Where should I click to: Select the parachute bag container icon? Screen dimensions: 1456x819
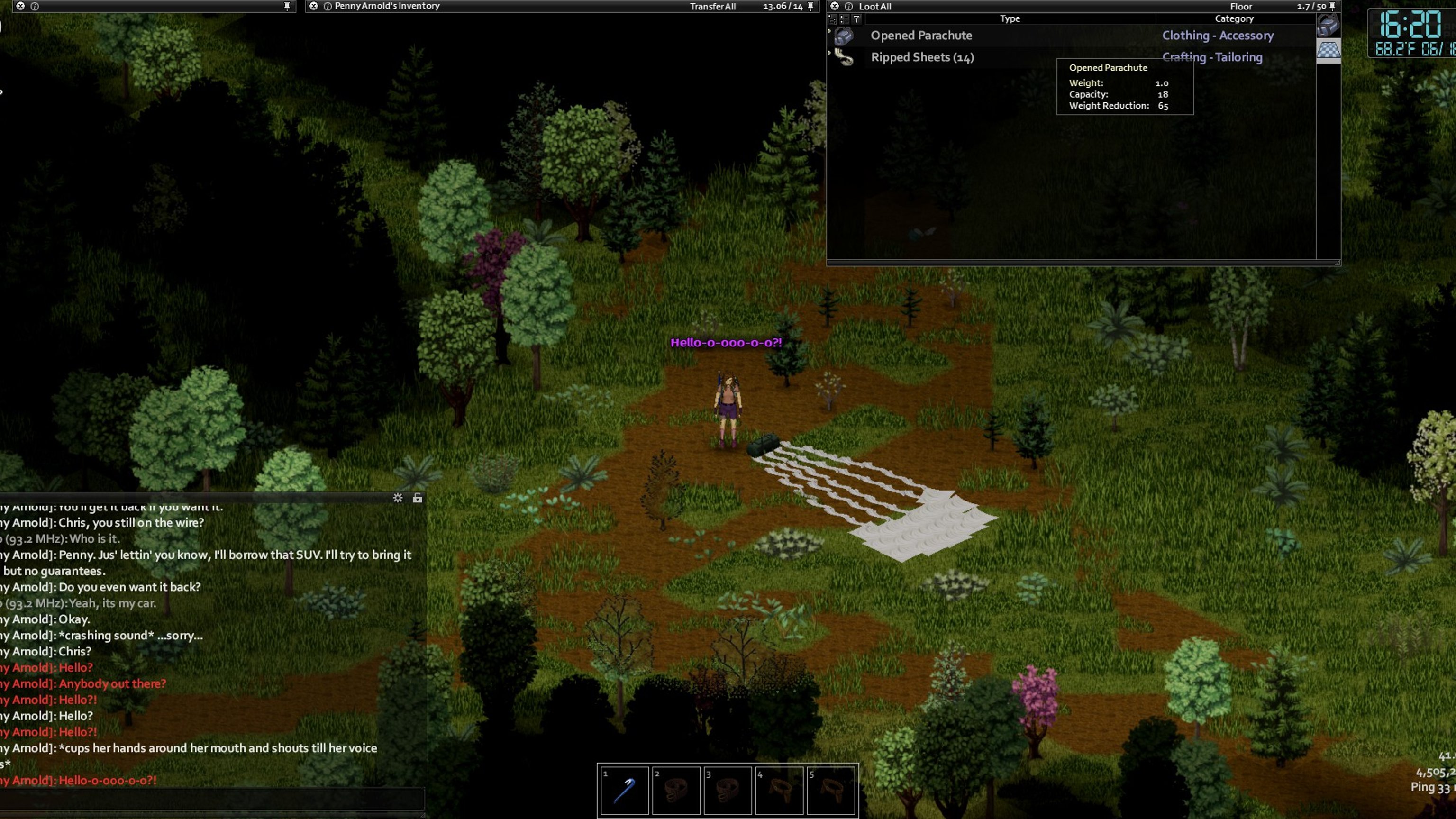(1328, 25)
